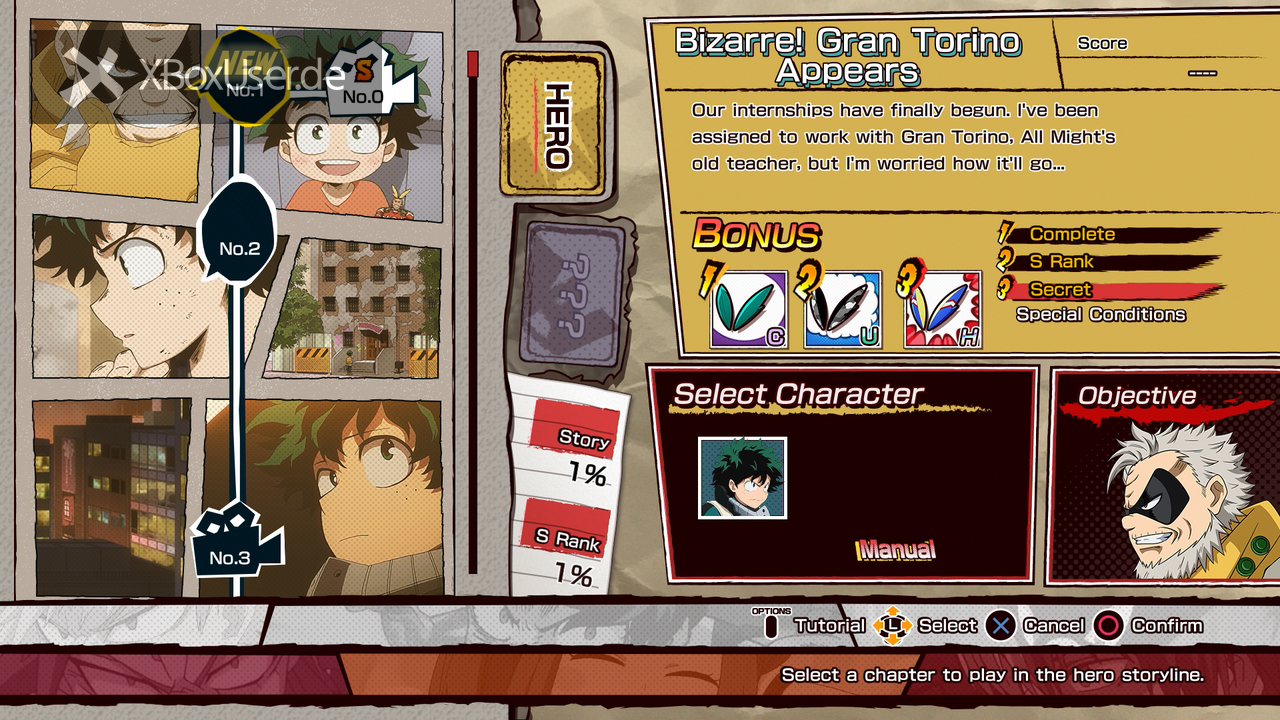
Task: Inspect the second bonus S Rank reward
Action: [842, 310]
